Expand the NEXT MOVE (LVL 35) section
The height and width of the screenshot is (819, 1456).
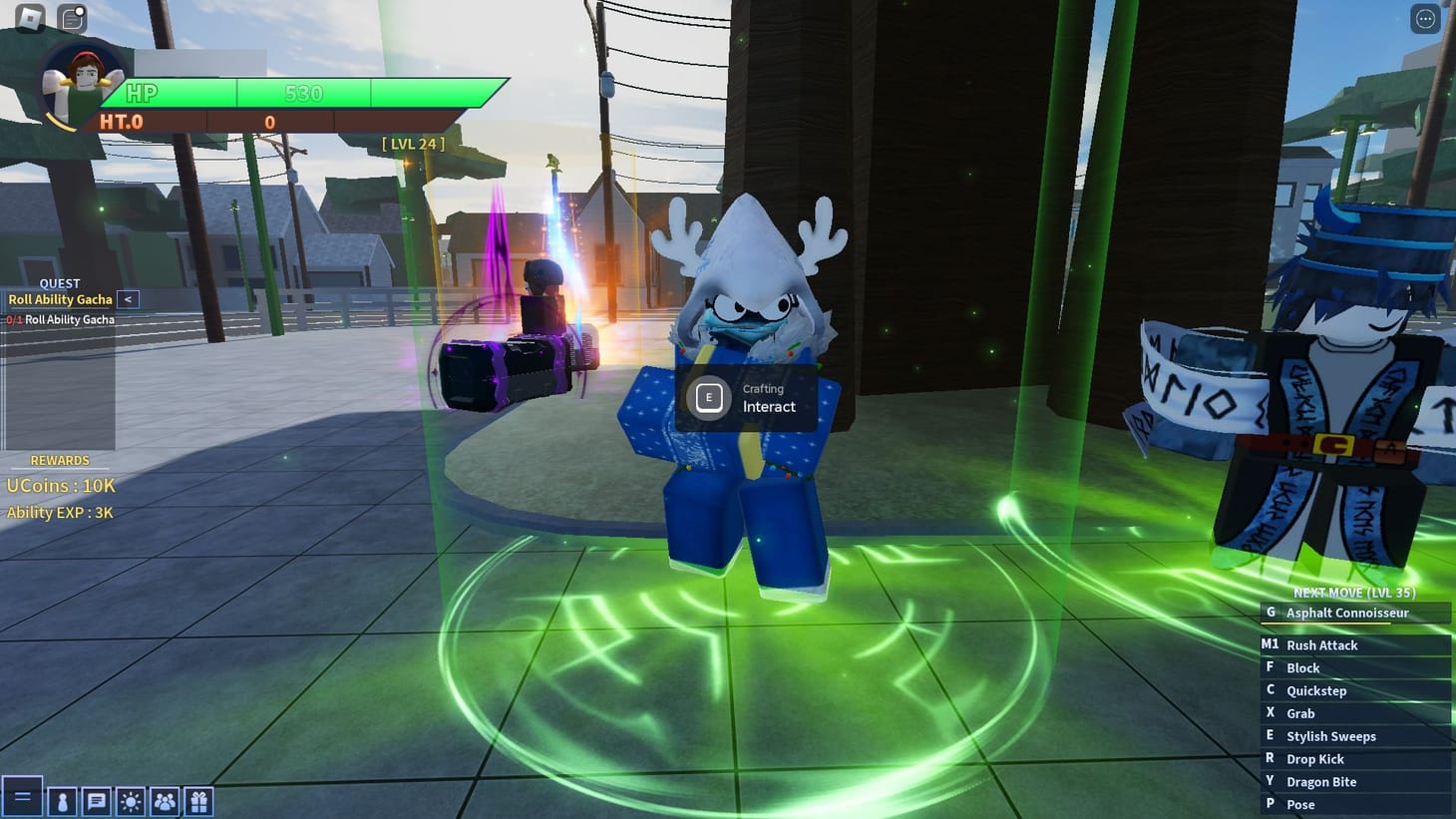(x=1354, y=592)
